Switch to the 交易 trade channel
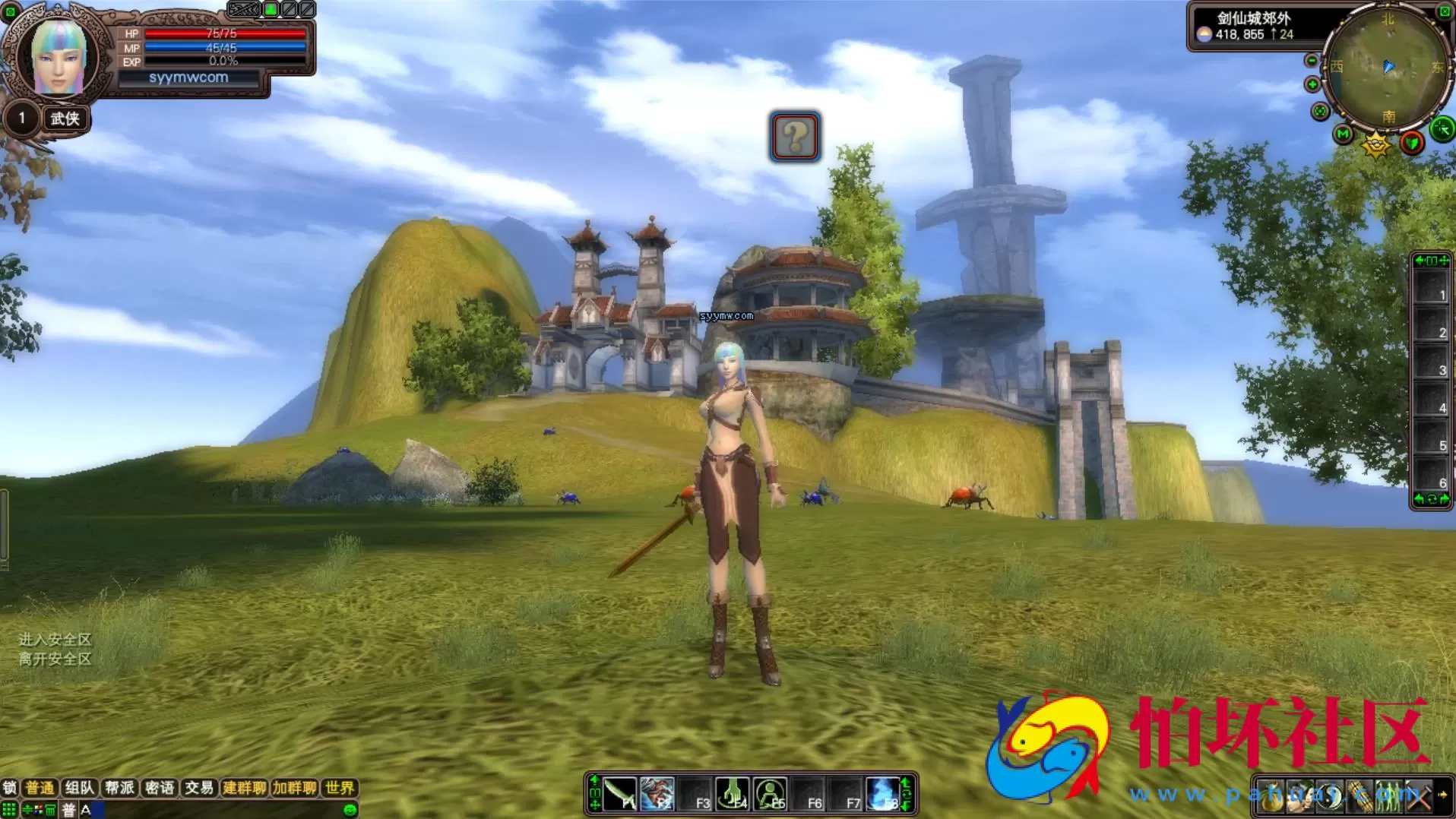Viewport: 1456px width, 819px height. click(x=199, y=788)
